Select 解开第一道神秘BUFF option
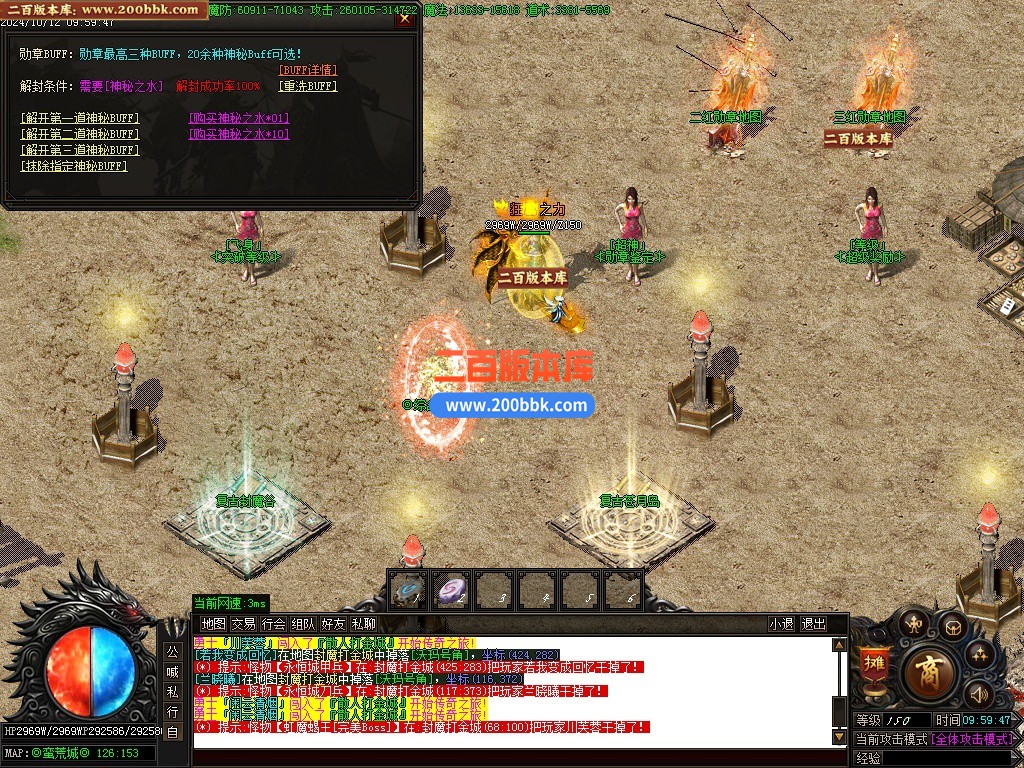 [80, 118]
